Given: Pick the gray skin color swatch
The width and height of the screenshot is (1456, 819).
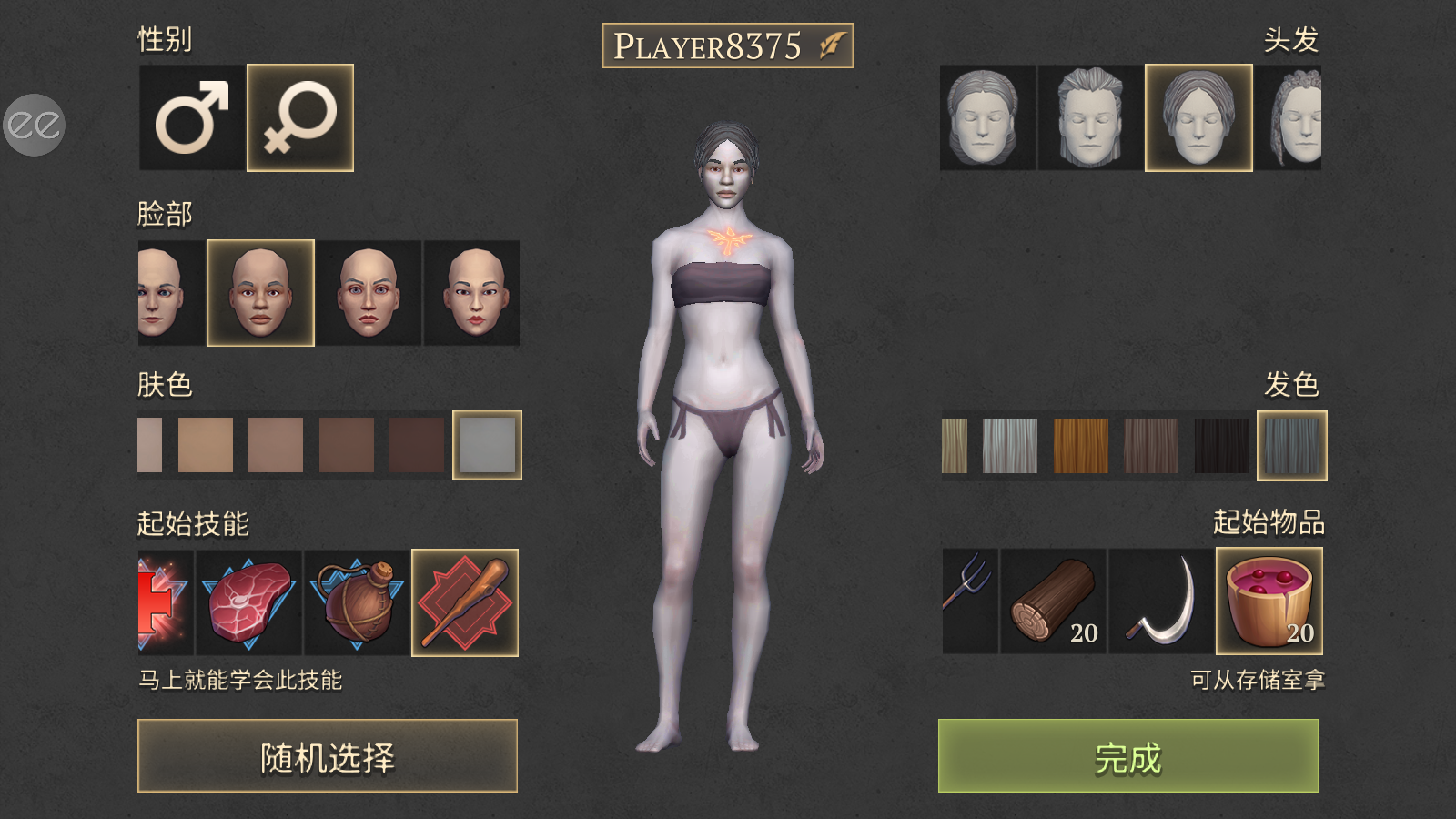Looking at the screenshot, I should (x=487, y=445).
